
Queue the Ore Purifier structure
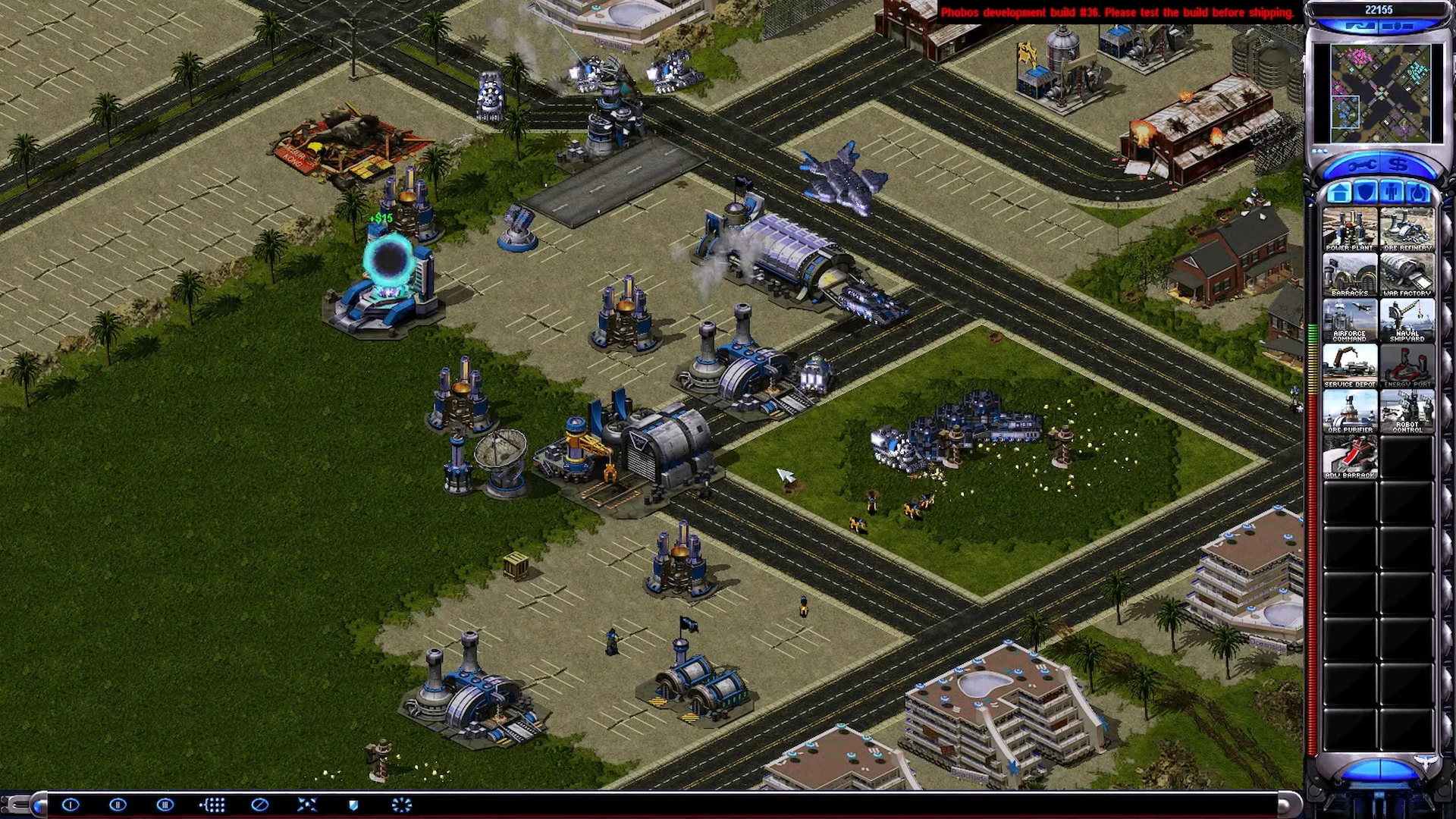pos(1349,410)
